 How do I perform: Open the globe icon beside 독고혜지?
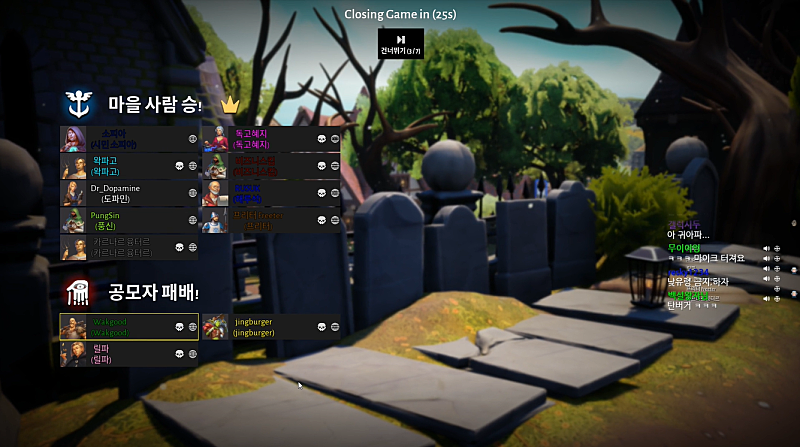tap(335, 139)
